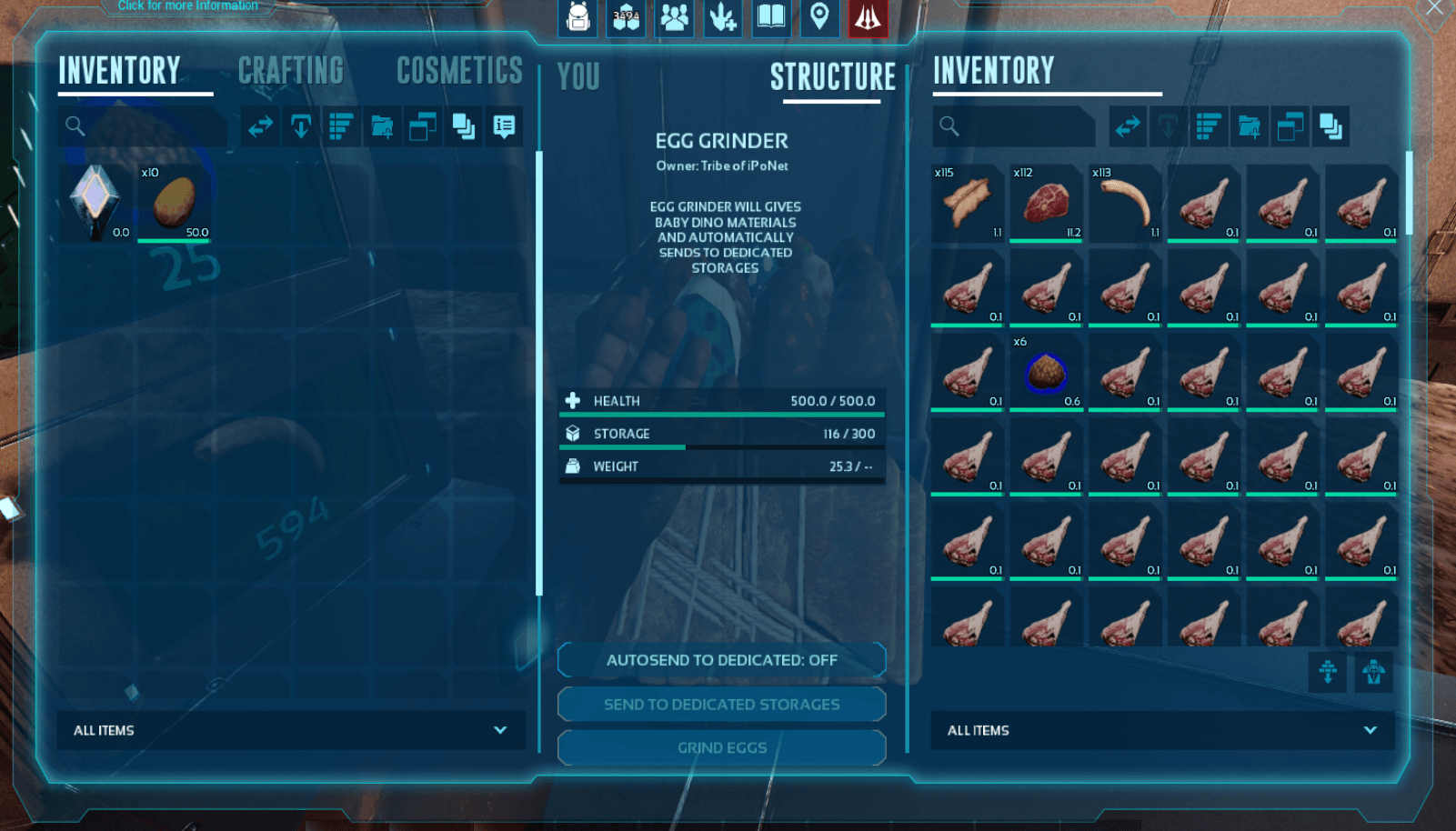Image resolution: width=1456 pixels, height=831 pixels.
Task: Open the book journal icon tab
Action: tap(771, 17)
